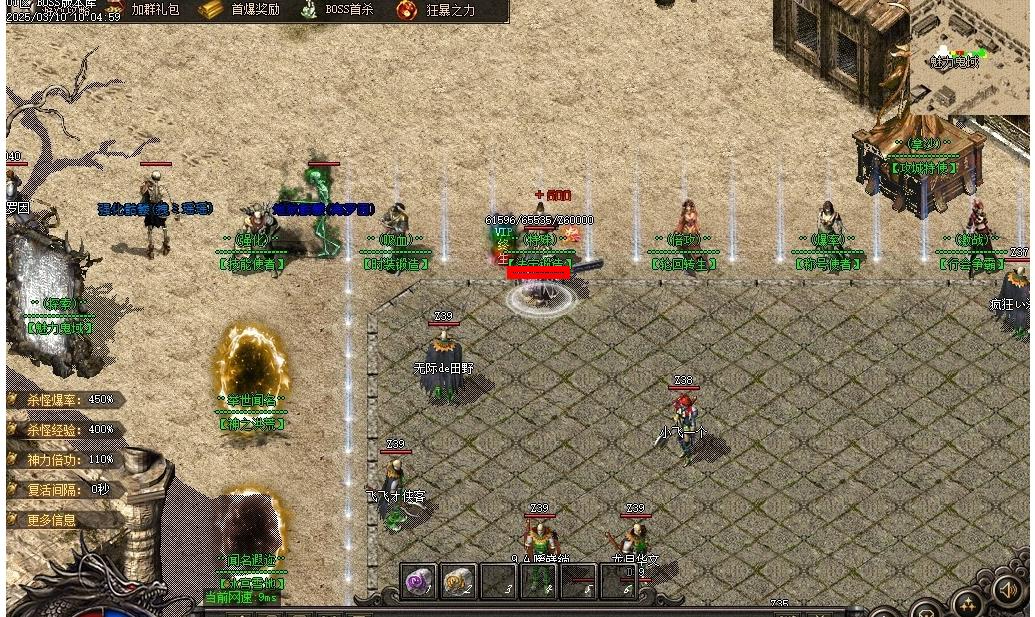Click the 神力倍功 power multiplier entry

click(68, 460)
